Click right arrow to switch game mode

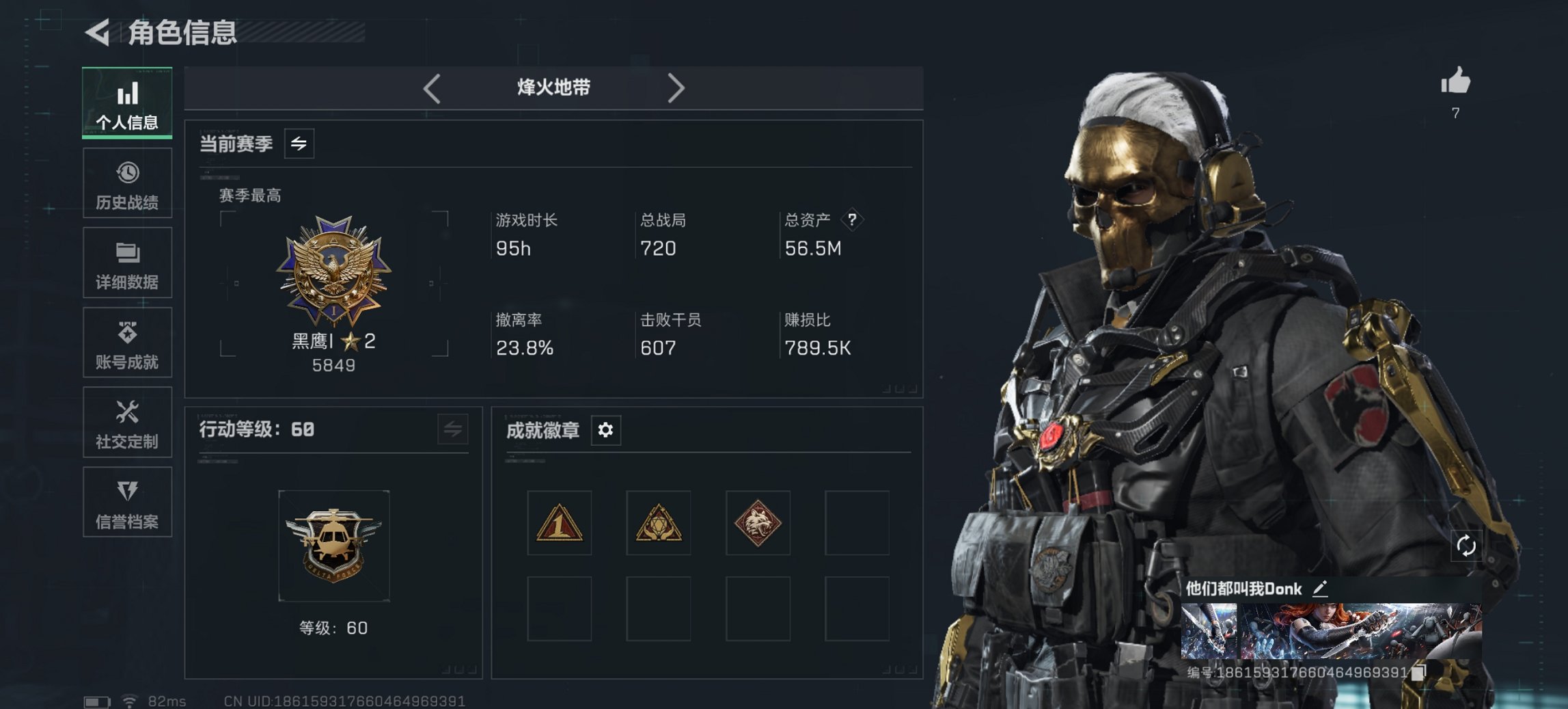pyautogui.click(x=677, y=88)
